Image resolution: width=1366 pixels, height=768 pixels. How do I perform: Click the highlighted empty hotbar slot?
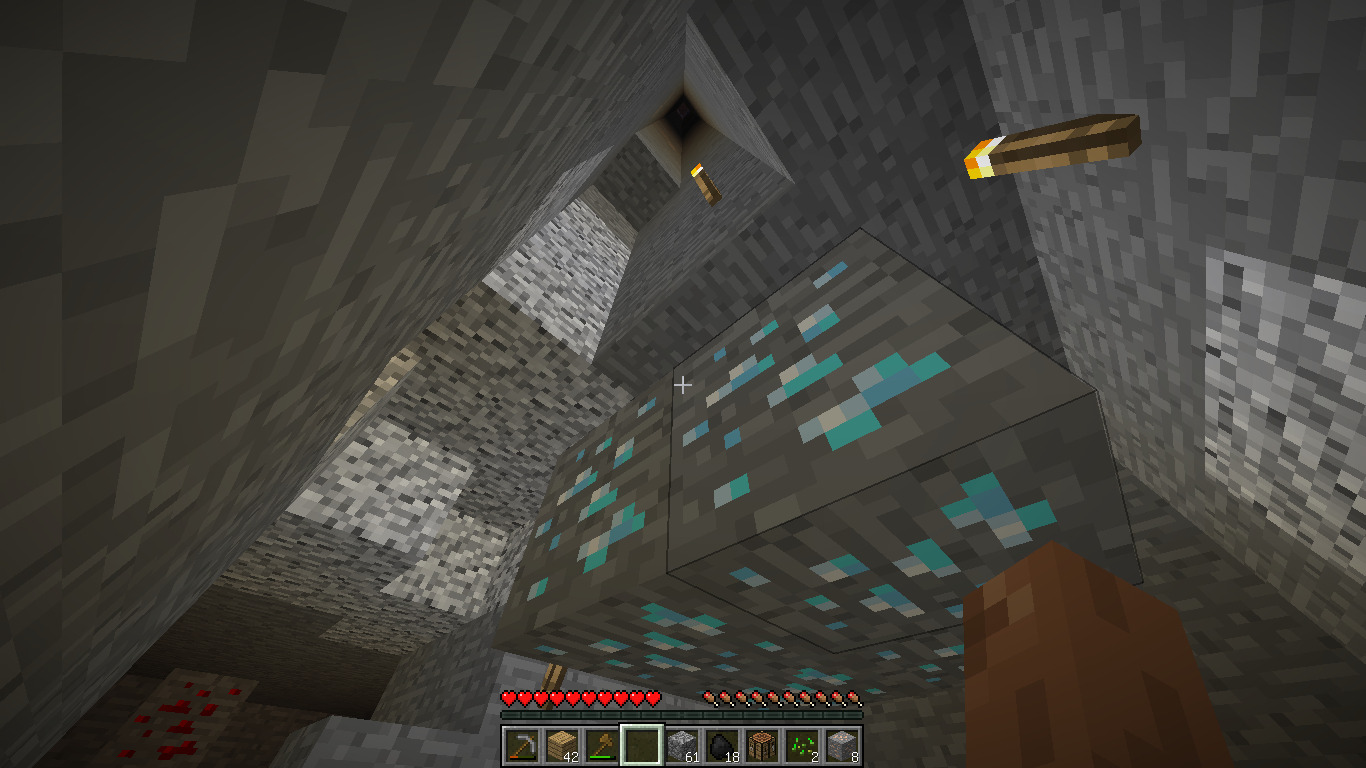point(641,745)
